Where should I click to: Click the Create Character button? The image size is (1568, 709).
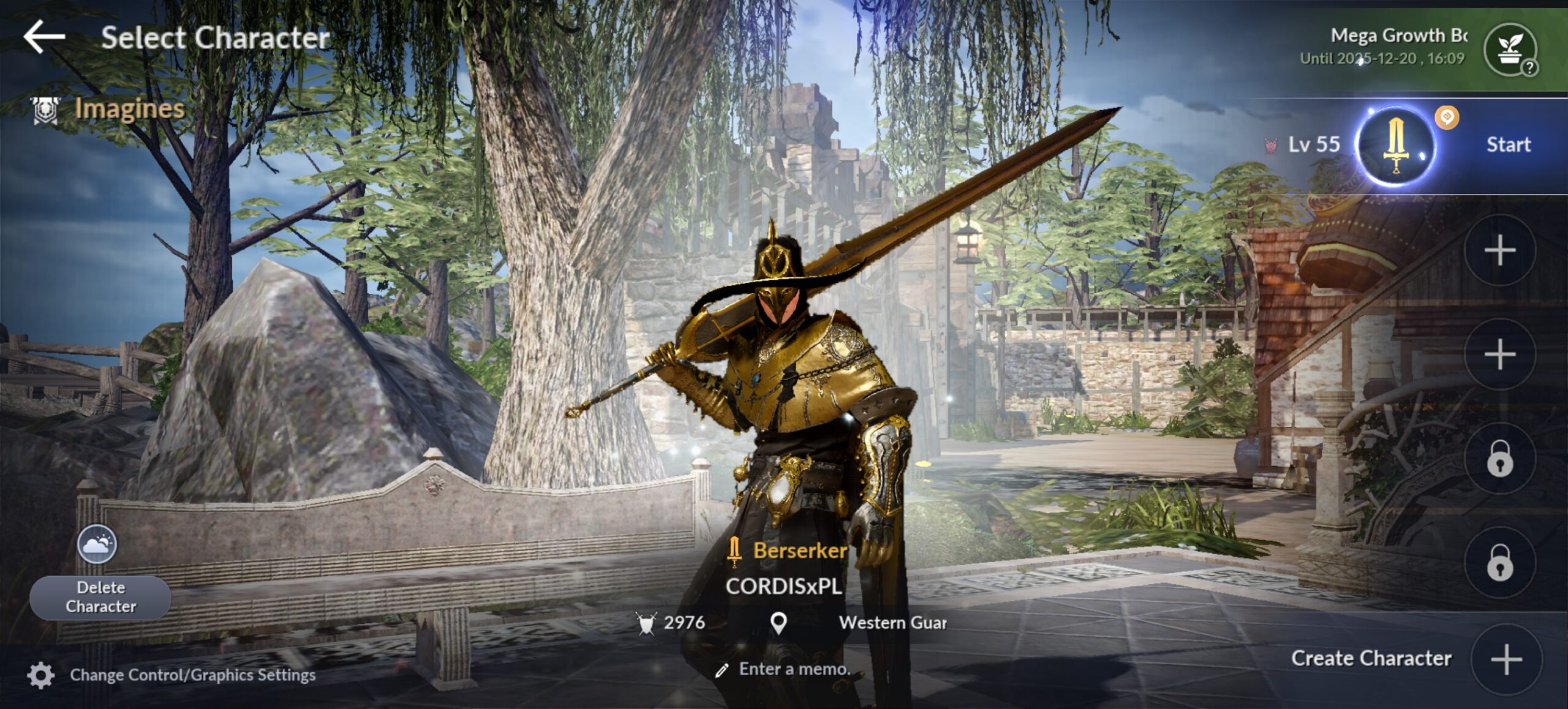[x=1506, y=659]
